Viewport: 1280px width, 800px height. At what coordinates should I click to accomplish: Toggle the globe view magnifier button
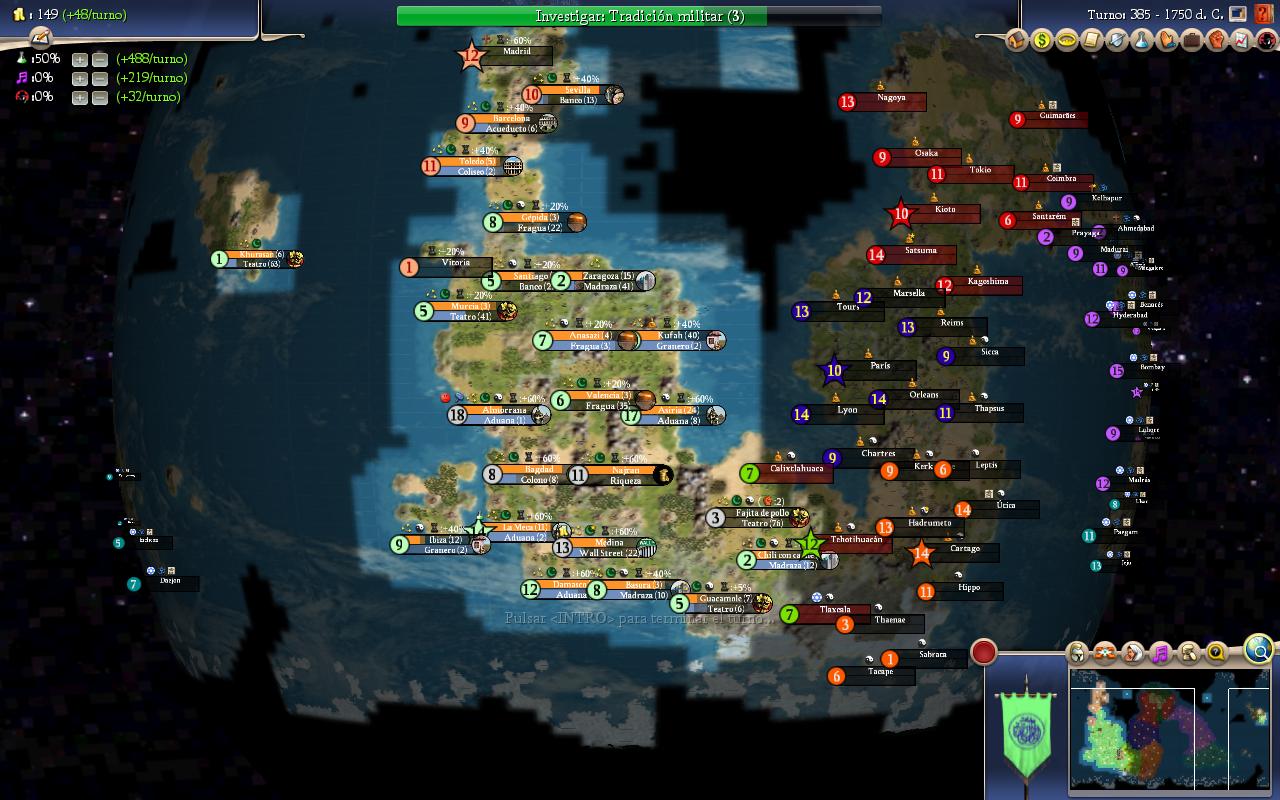1259,651
